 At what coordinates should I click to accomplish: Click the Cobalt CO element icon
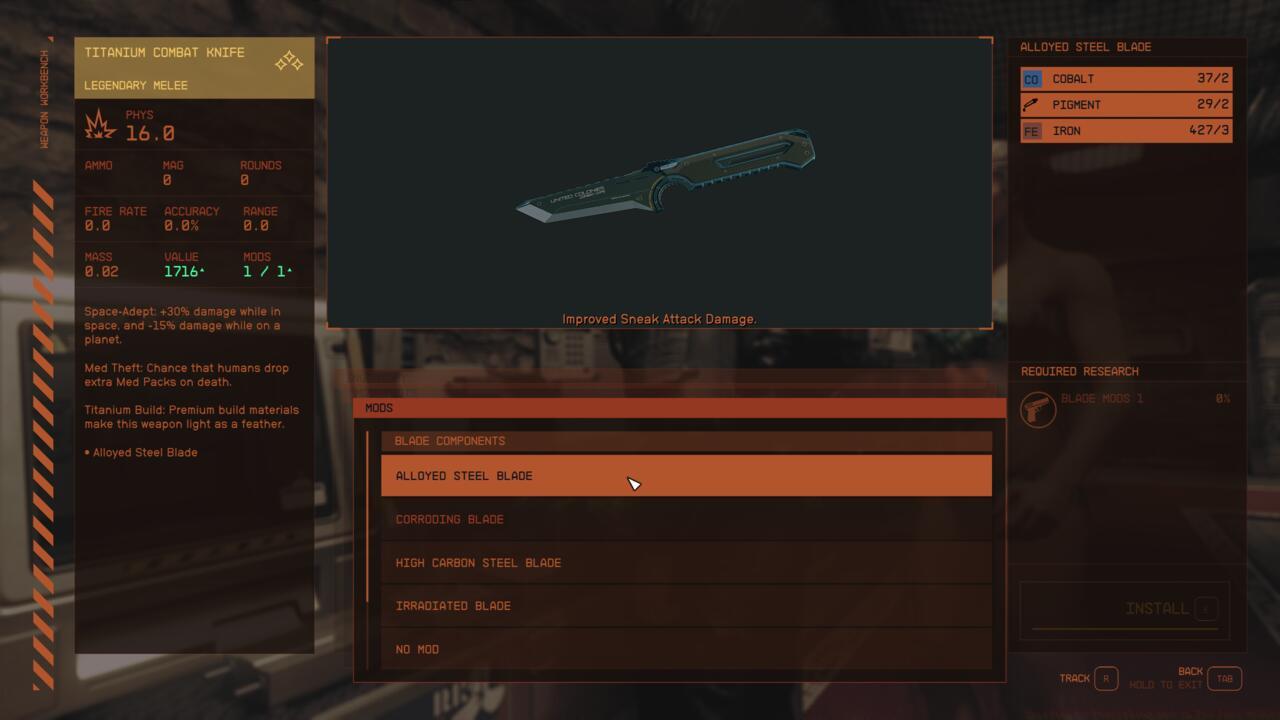tap(1031, 78)
